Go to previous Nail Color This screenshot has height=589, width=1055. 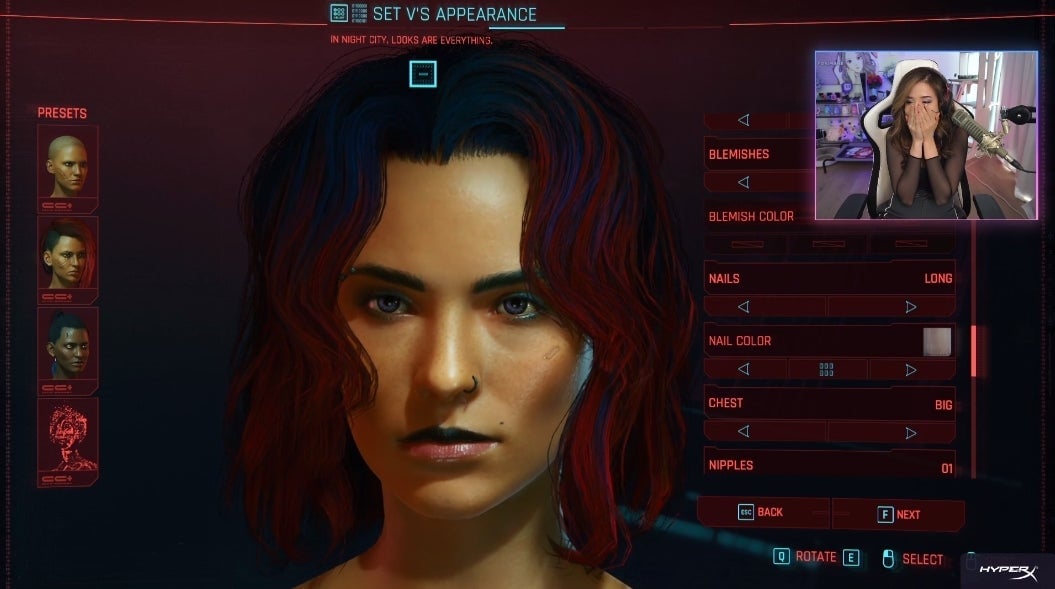pos(743,369)
